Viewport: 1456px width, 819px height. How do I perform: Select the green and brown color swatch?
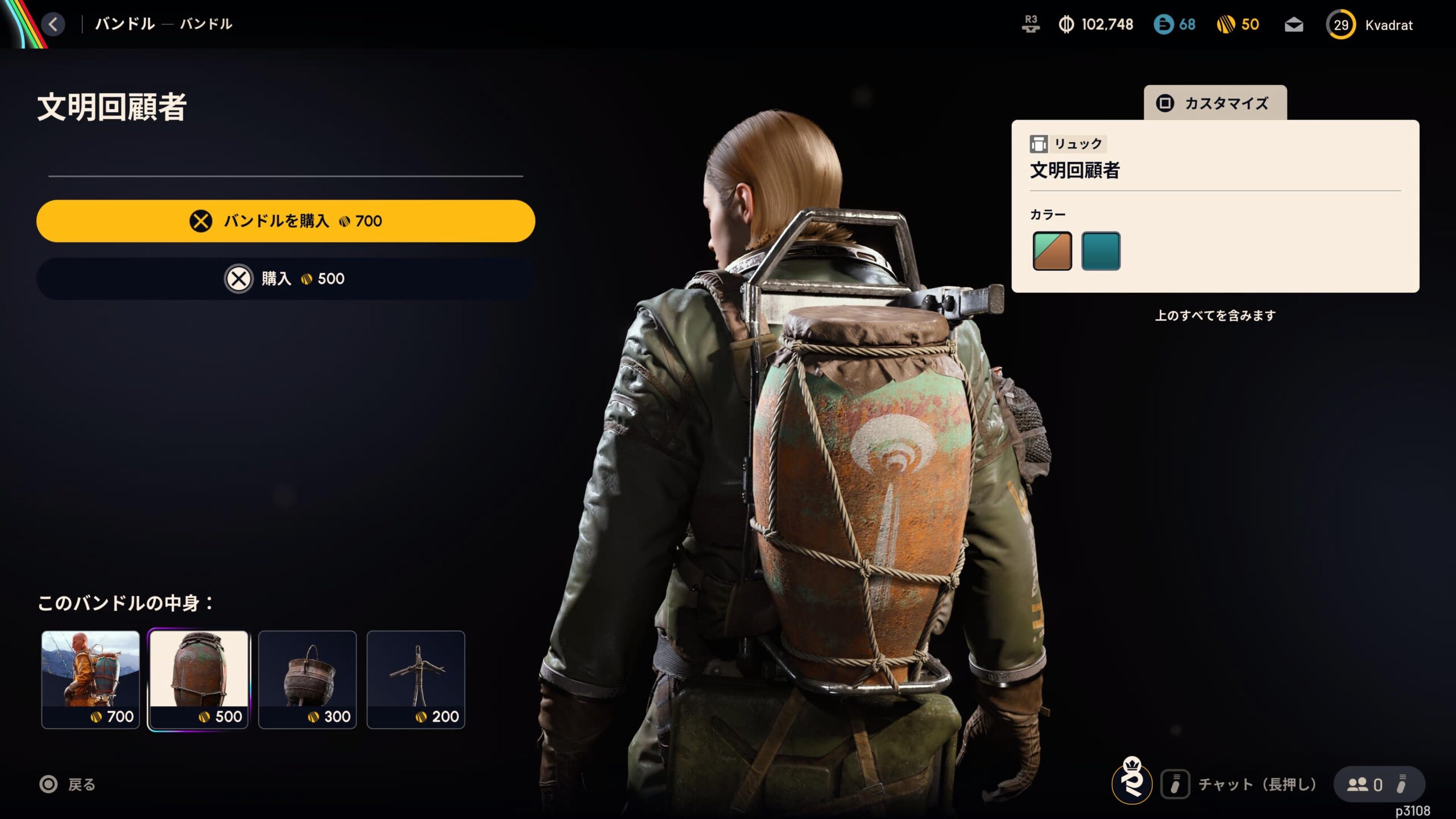1052,251
